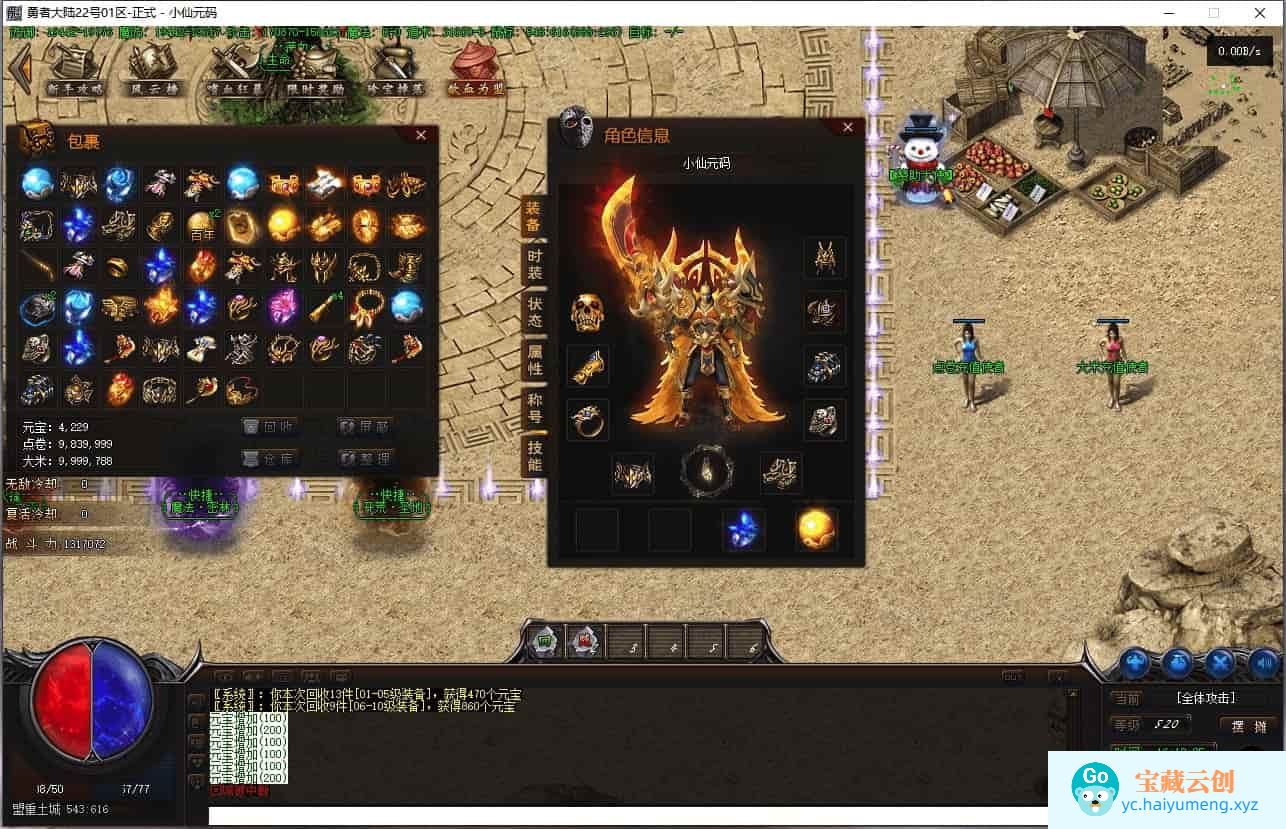
Task: Minimize the game window
Action: tap(1169, 13)
